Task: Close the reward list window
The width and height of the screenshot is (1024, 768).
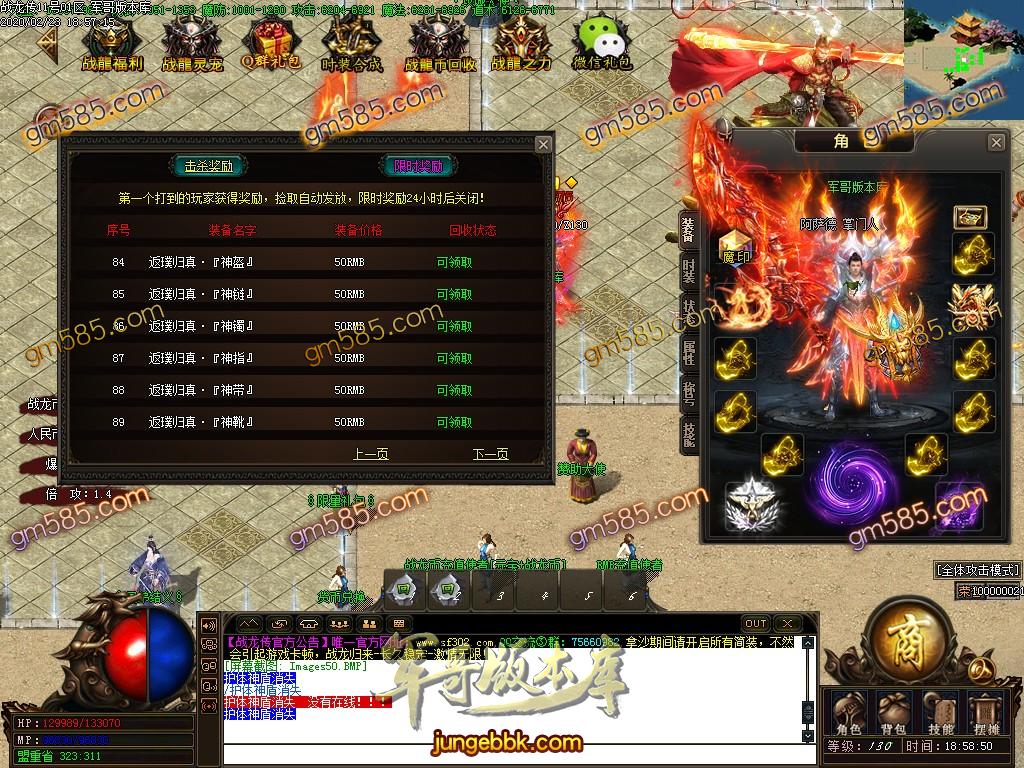Action: click(x=543, y=144)
